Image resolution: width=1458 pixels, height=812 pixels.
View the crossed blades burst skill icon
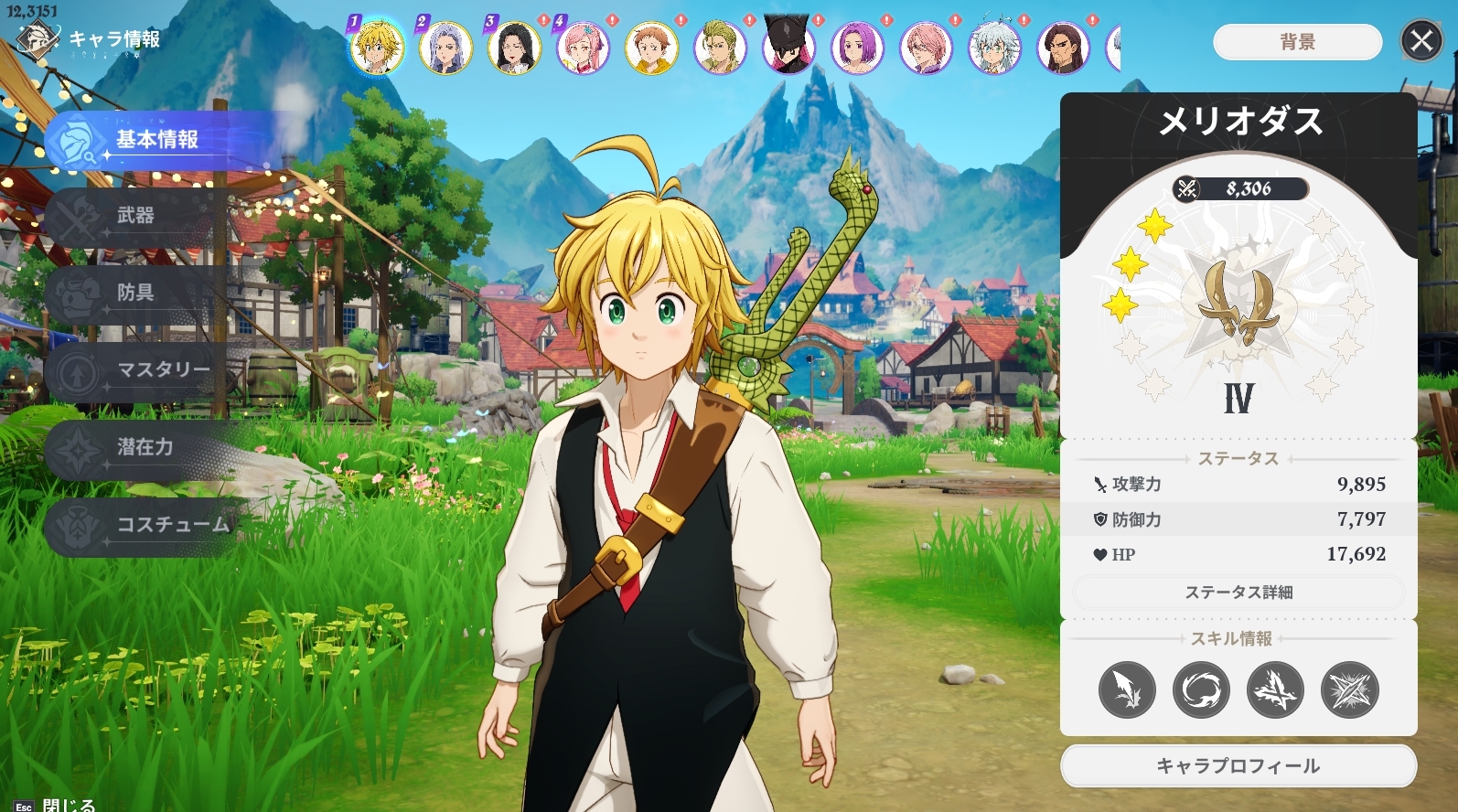click(1349, 689)
